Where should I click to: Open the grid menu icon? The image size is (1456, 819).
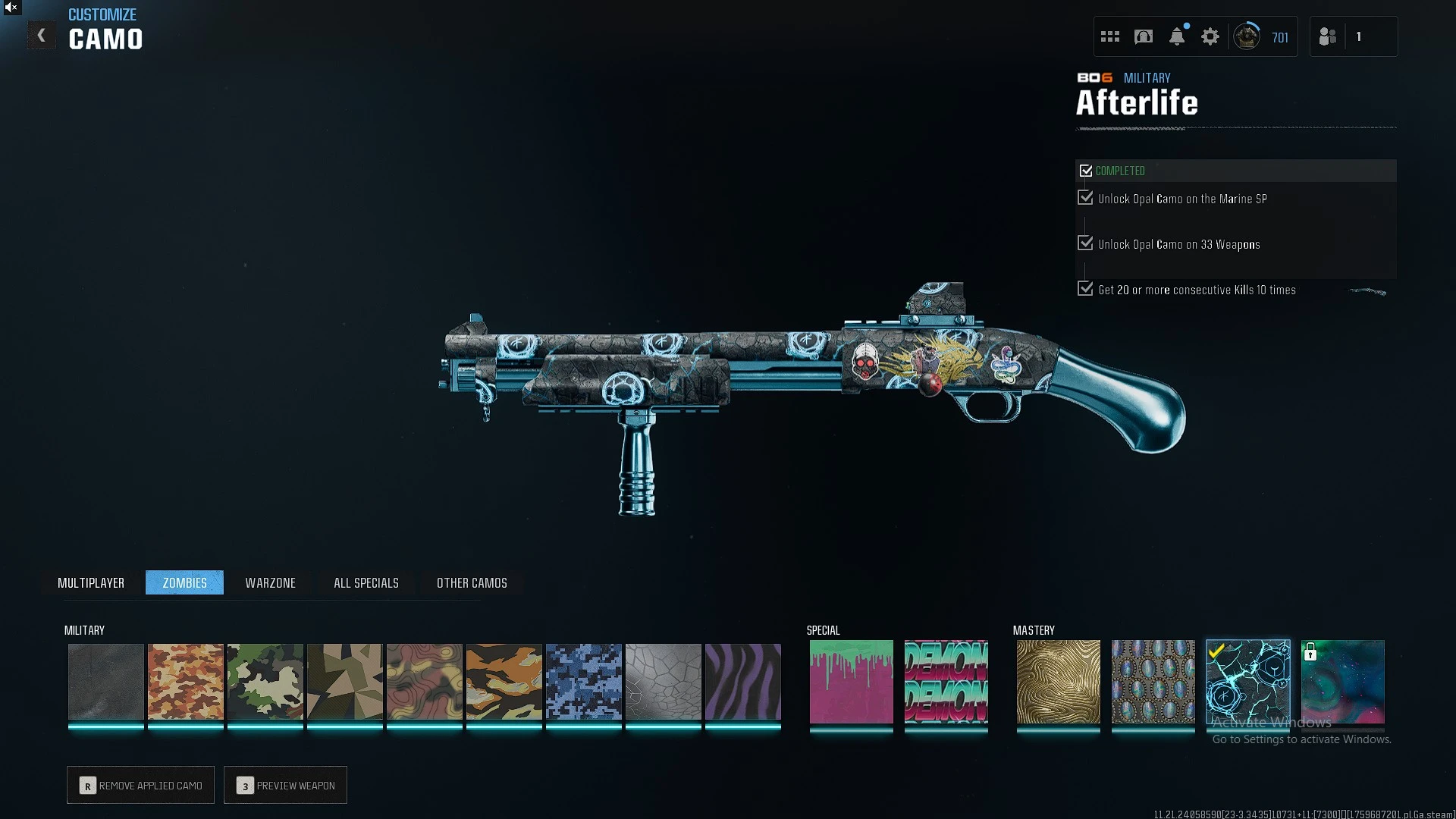[1110, 36]
